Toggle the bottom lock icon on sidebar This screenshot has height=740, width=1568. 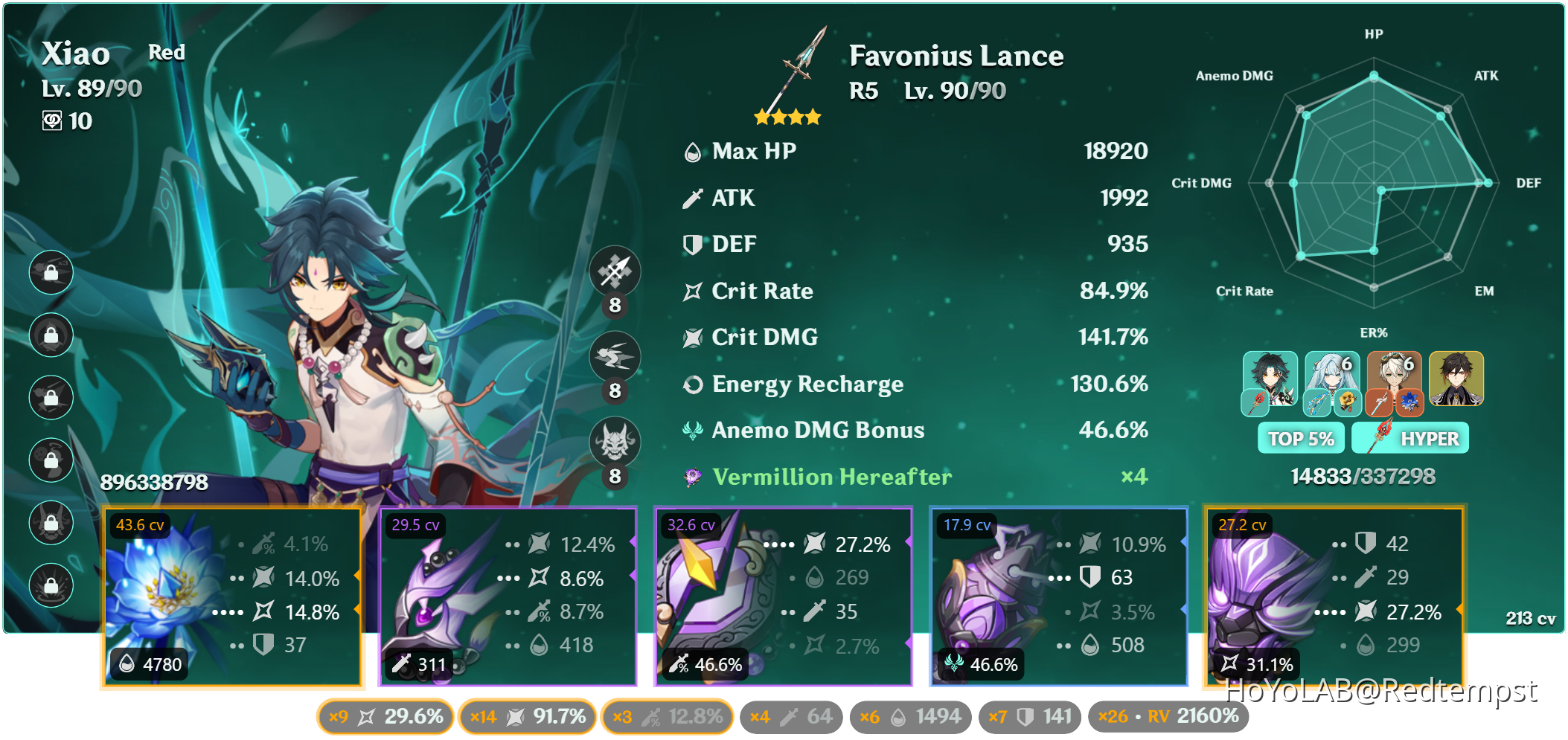point(51,585)
